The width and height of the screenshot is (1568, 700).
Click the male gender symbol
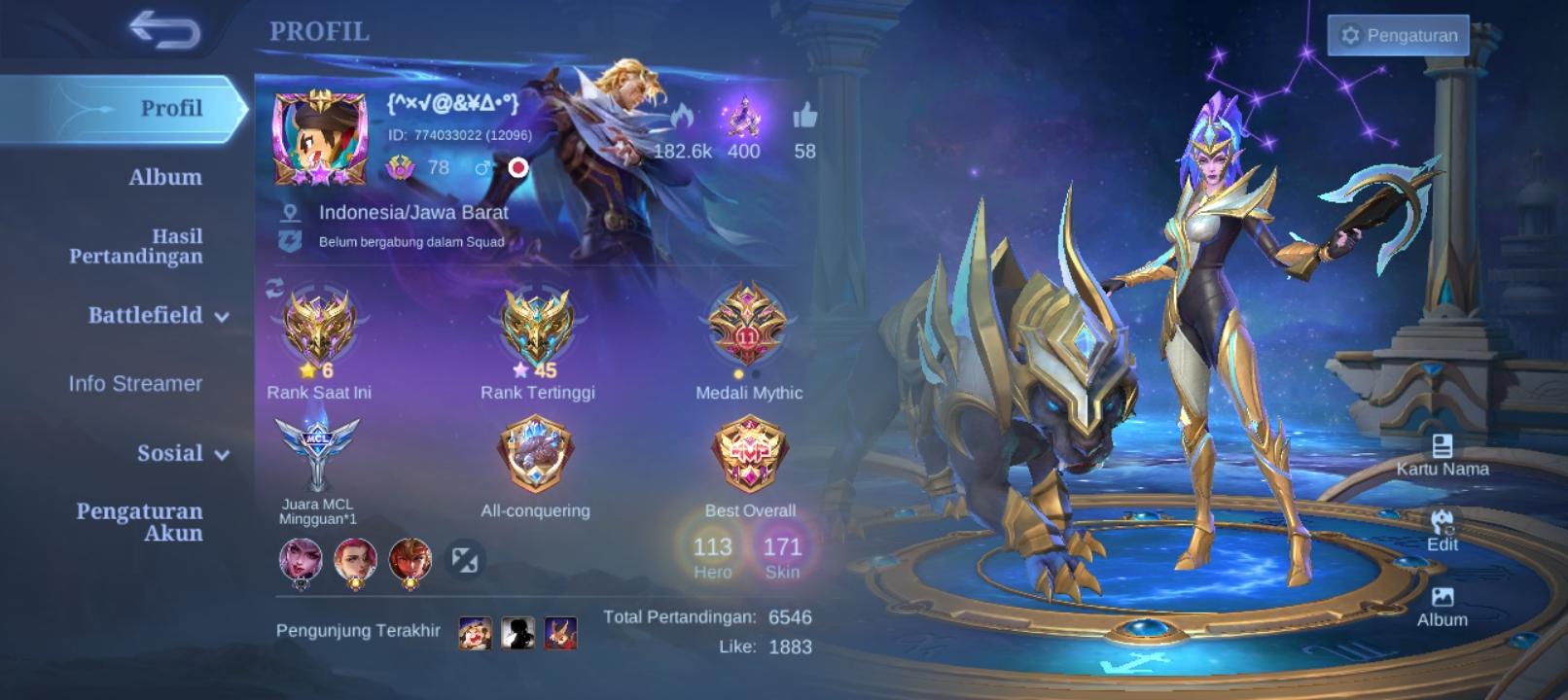(484, 168)
